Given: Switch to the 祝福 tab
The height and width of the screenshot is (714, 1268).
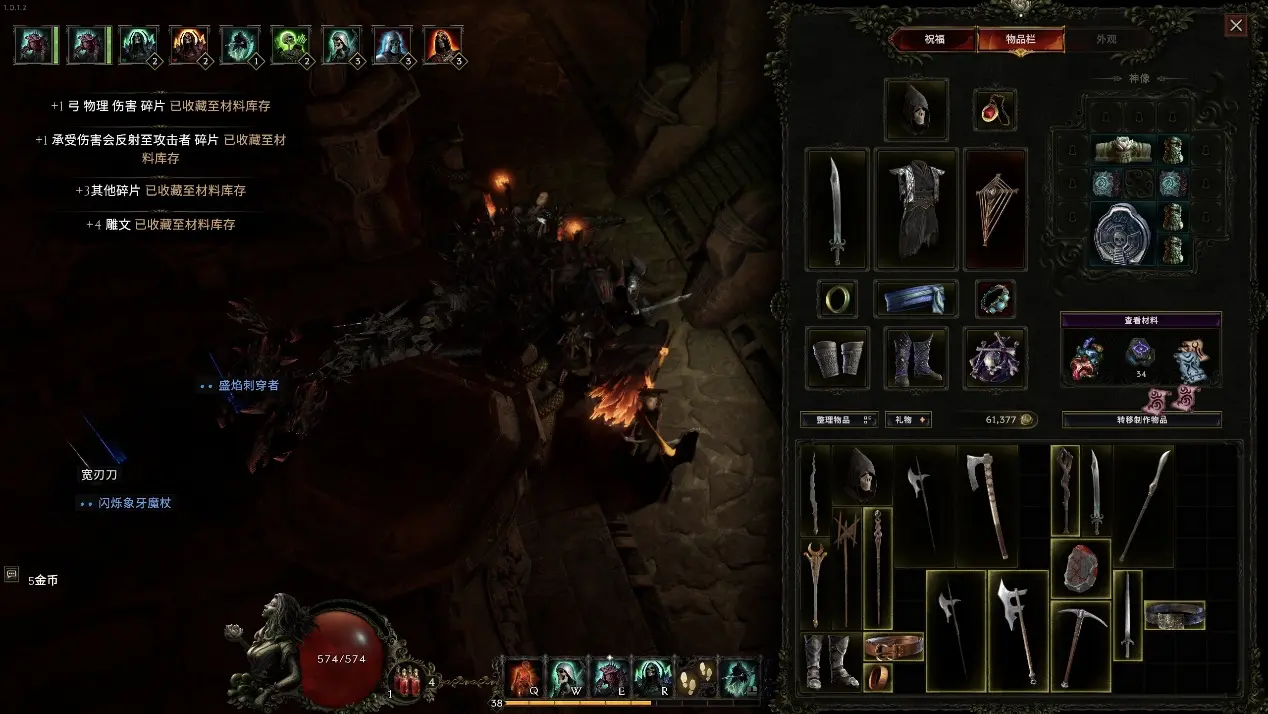Looking at the screenshot, I should [933, 40].
